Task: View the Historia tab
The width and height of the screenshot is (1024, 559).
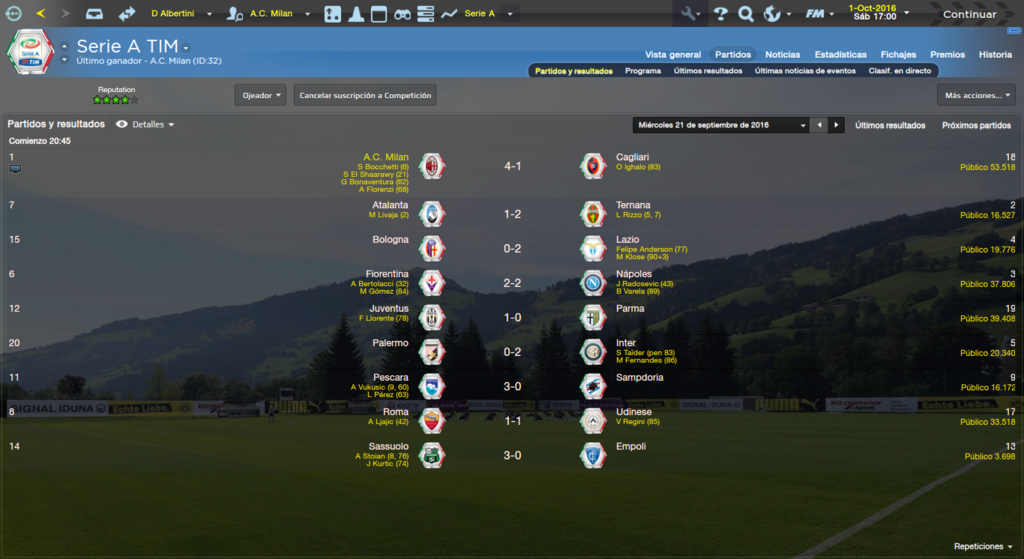Action: coord(995,54)
